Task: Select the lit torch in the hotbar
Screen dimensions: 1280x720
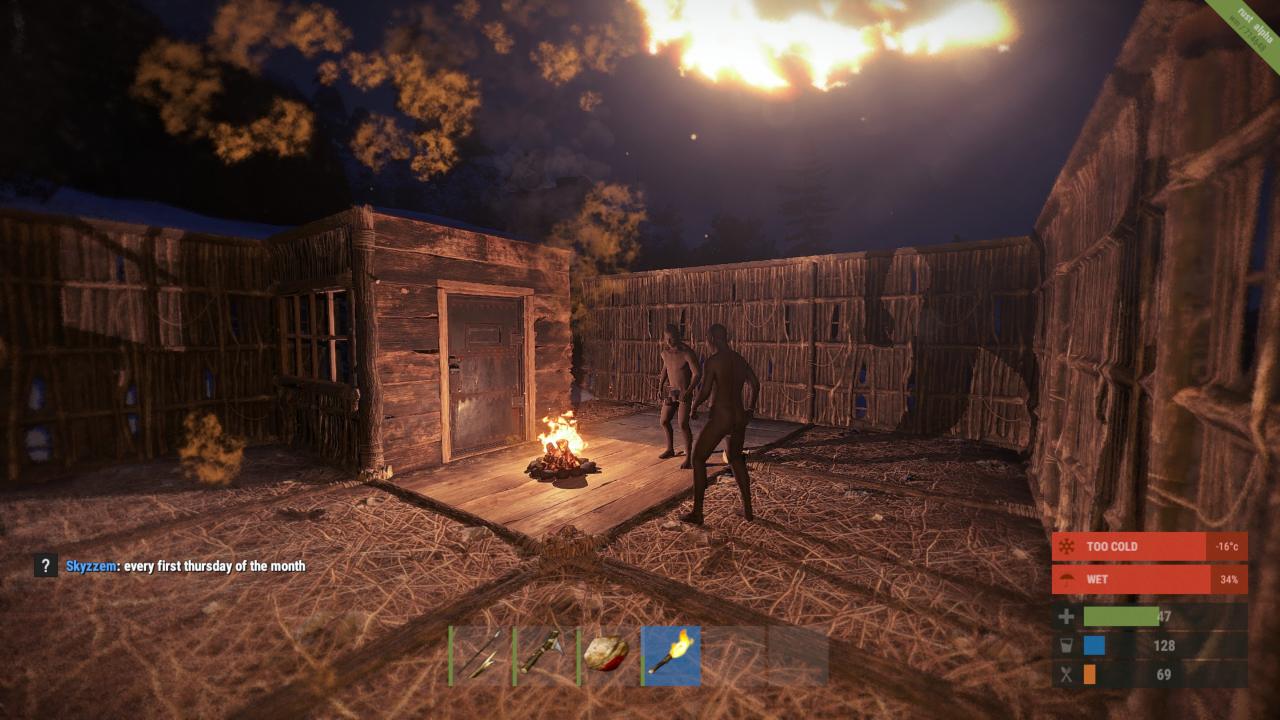Action: tap(671, 655)
